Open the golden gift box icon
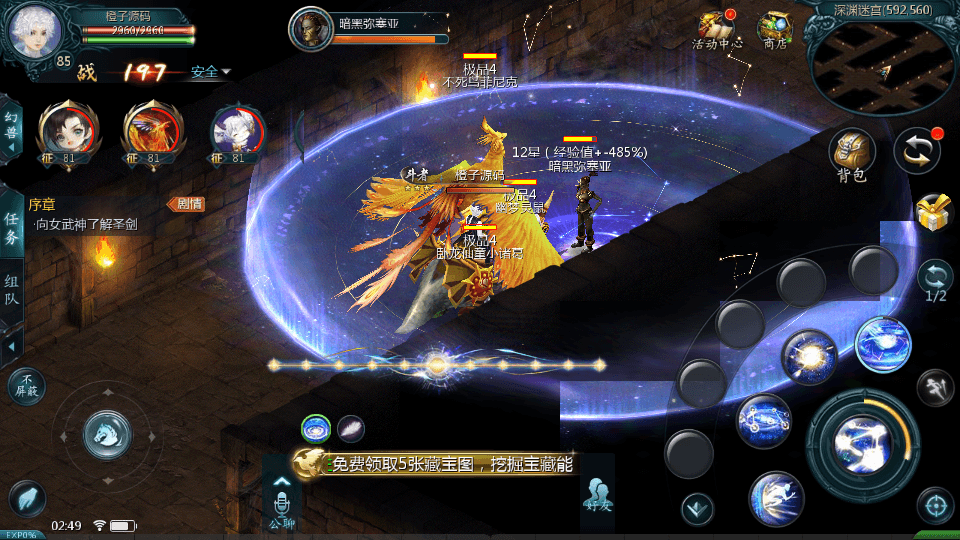 click(934, 212)
